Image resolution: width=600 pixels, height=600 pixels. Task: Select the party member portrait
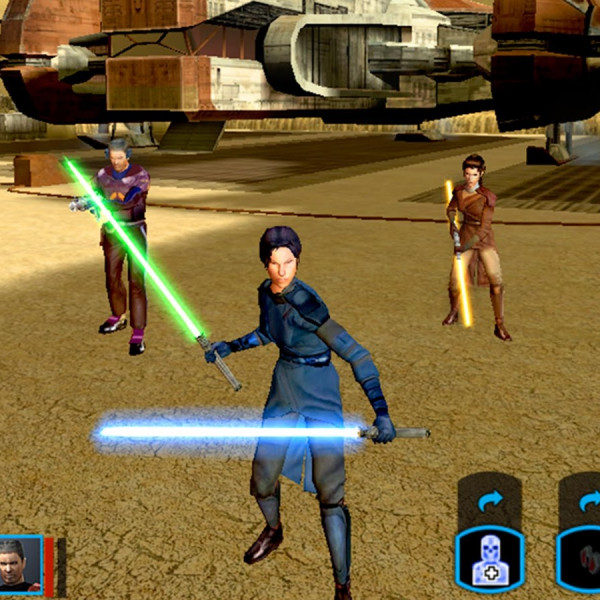pos(20,565)
